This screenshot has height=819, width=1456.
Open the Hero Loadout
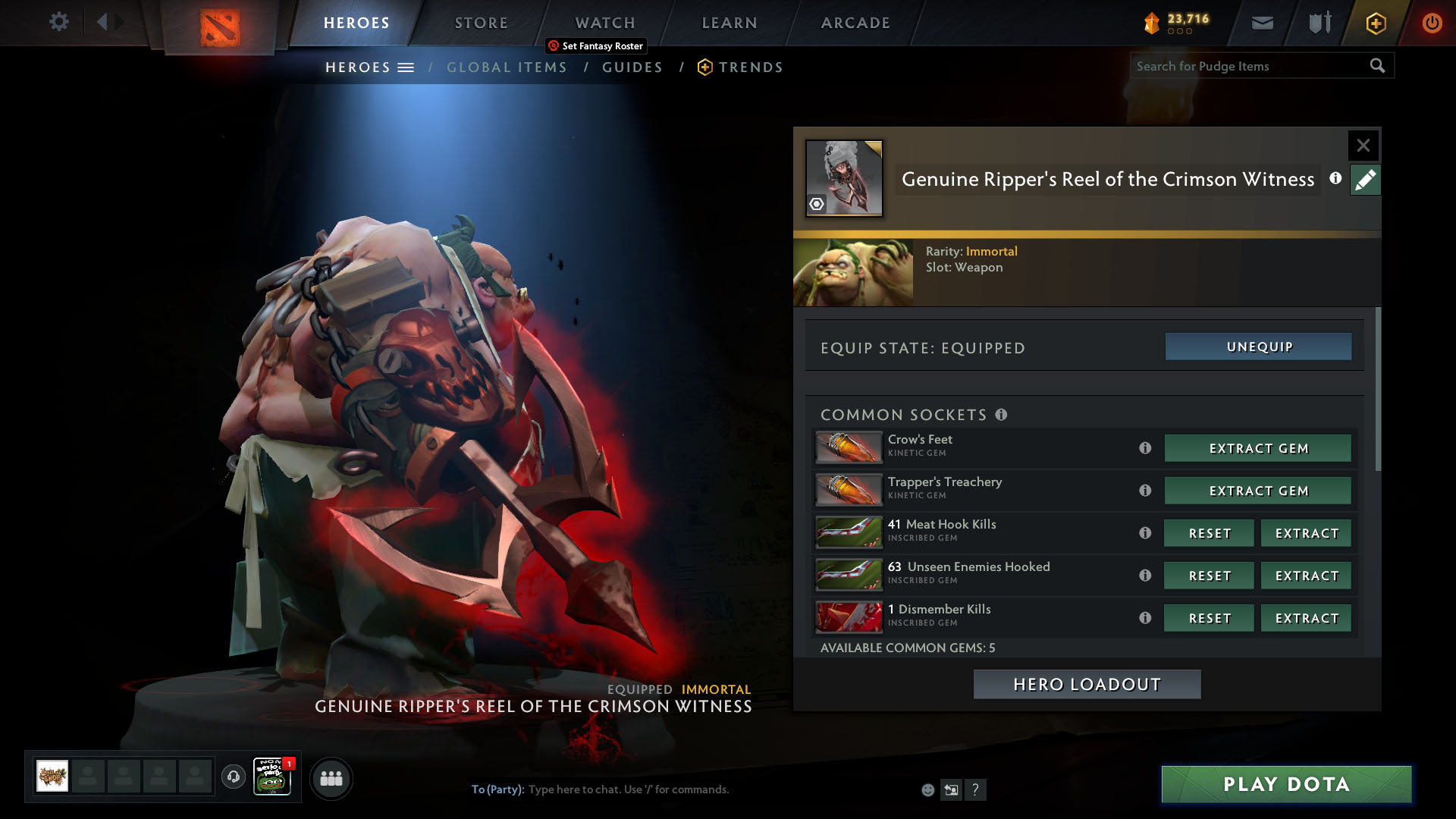pos(1087,684)
